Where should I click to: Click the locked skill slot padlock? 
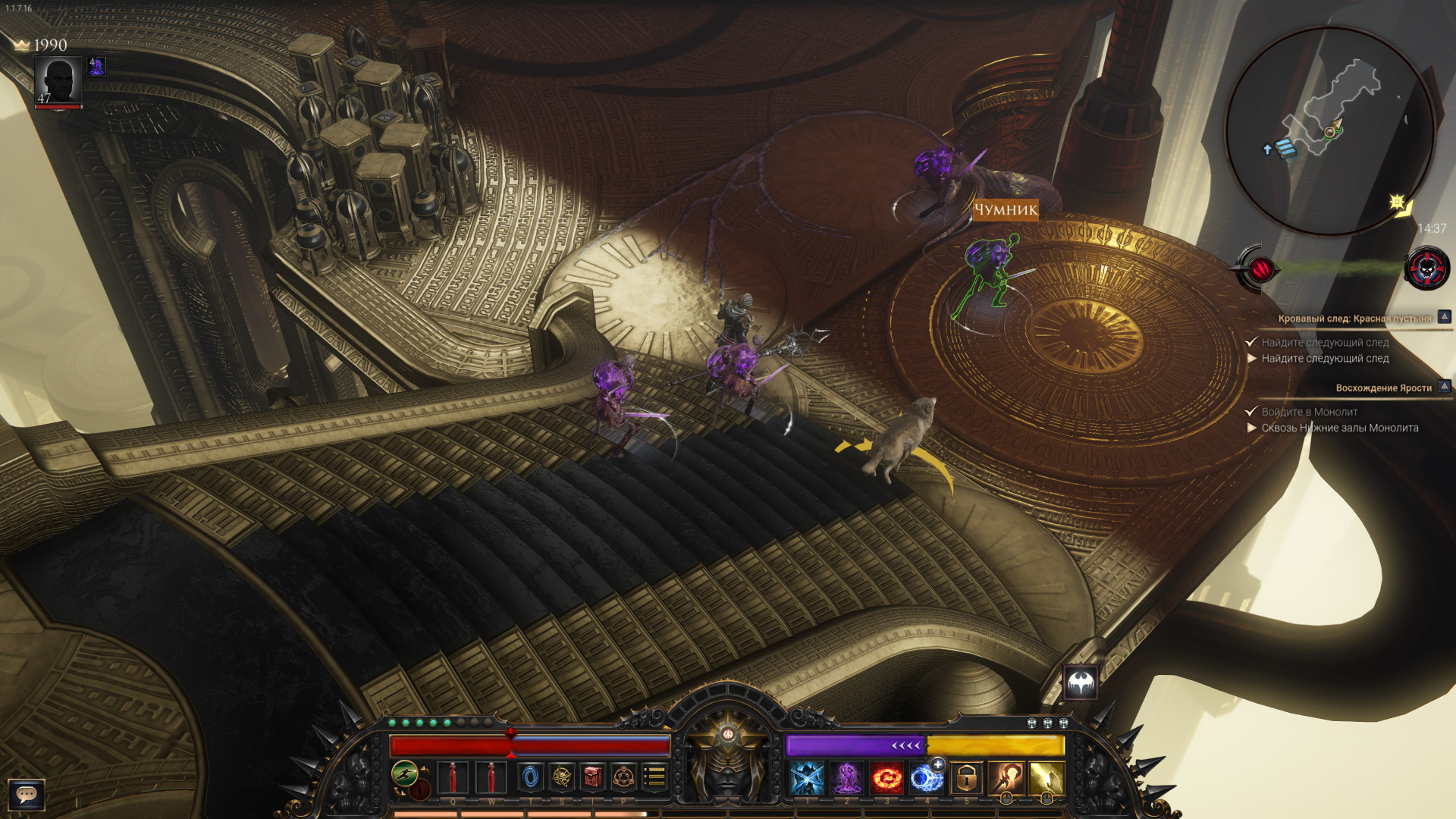tap(966, 779)
